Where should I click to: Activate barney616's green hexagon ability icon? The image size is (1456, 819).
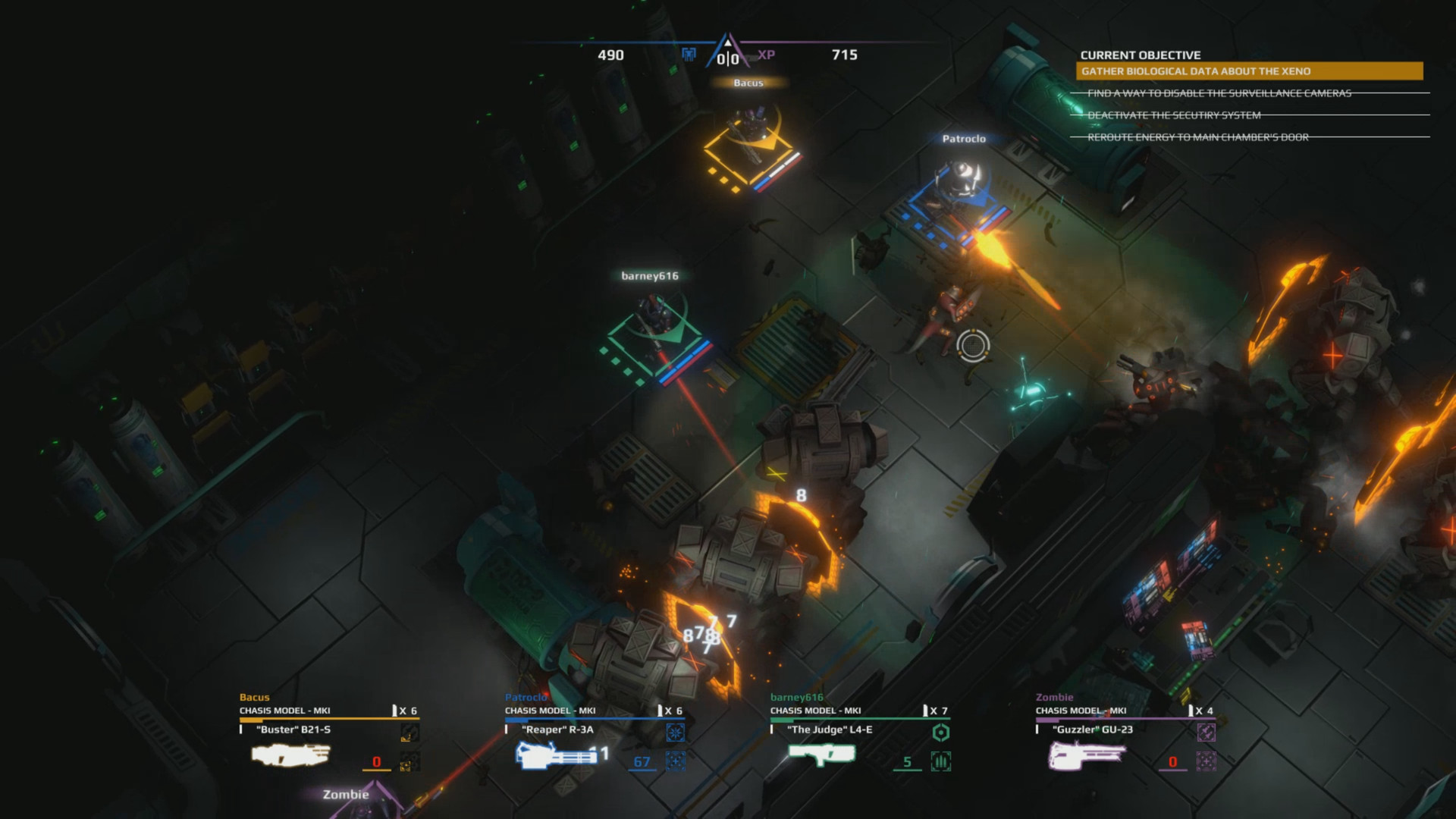(940, 733)
